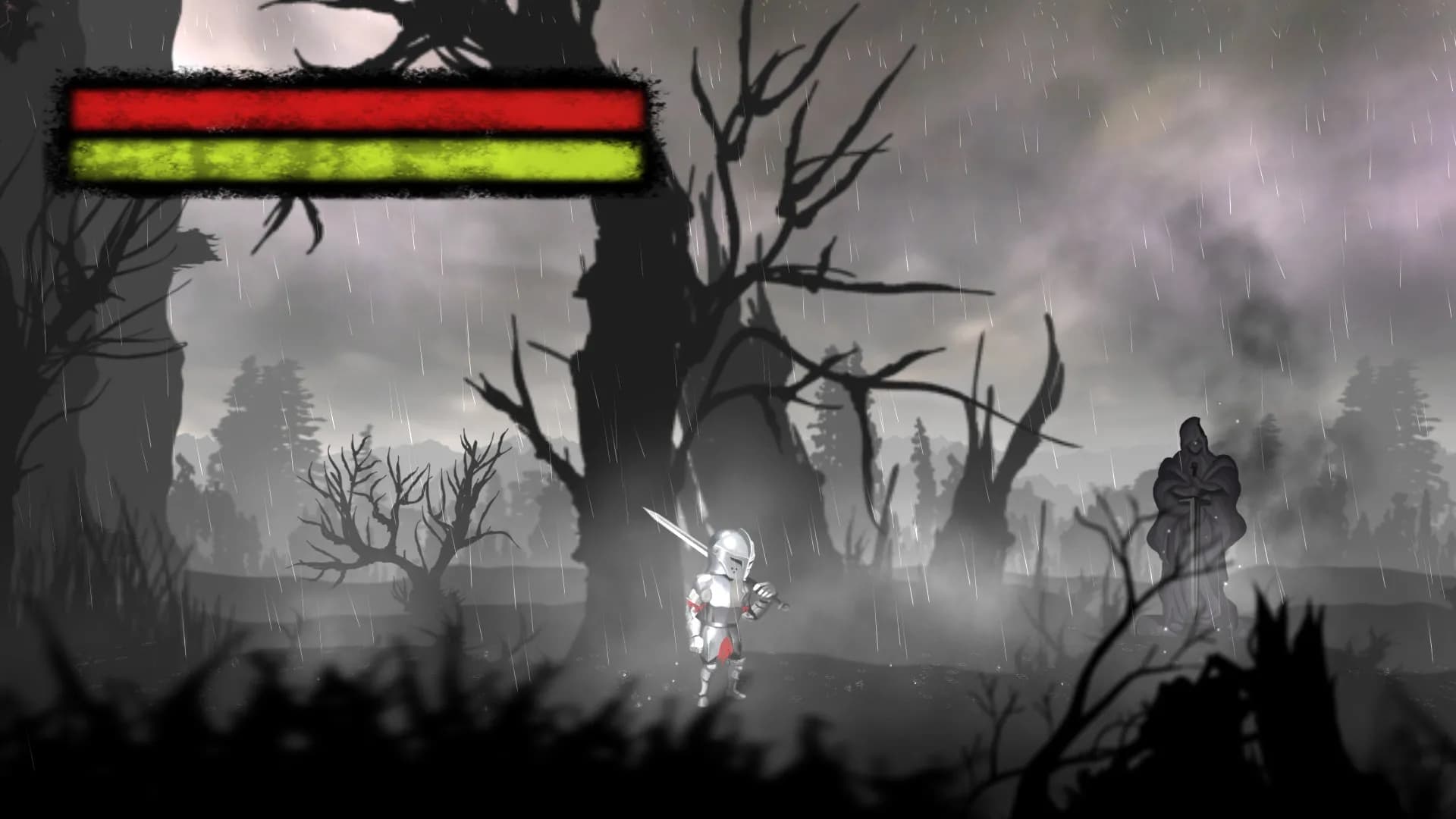Viewport: 1456px width, 819px height.
Task: Click the hooded statue shrine
Action: coord(1198,508)
